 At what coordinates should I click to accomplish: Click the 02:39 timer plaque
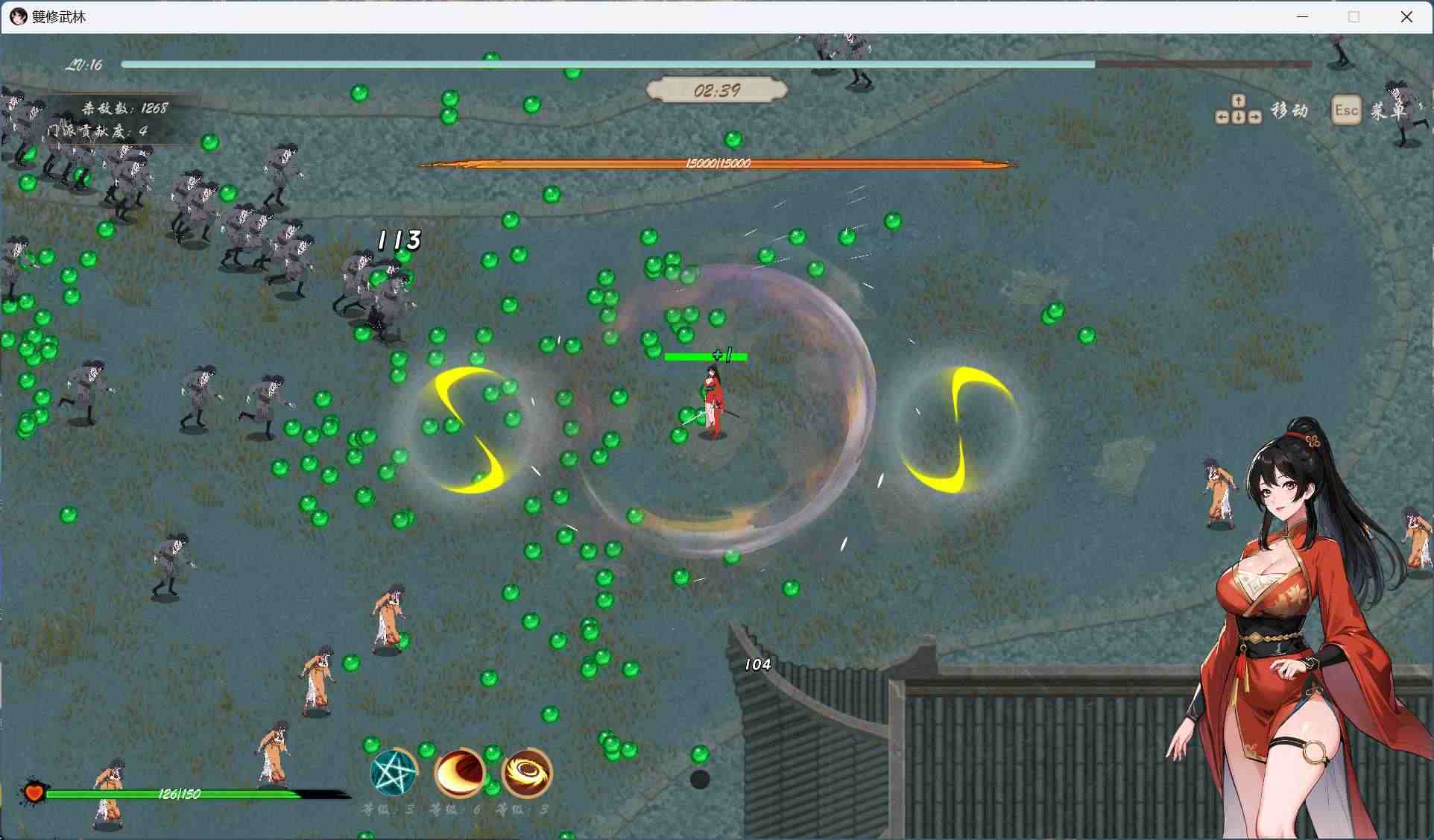(716, 91)
